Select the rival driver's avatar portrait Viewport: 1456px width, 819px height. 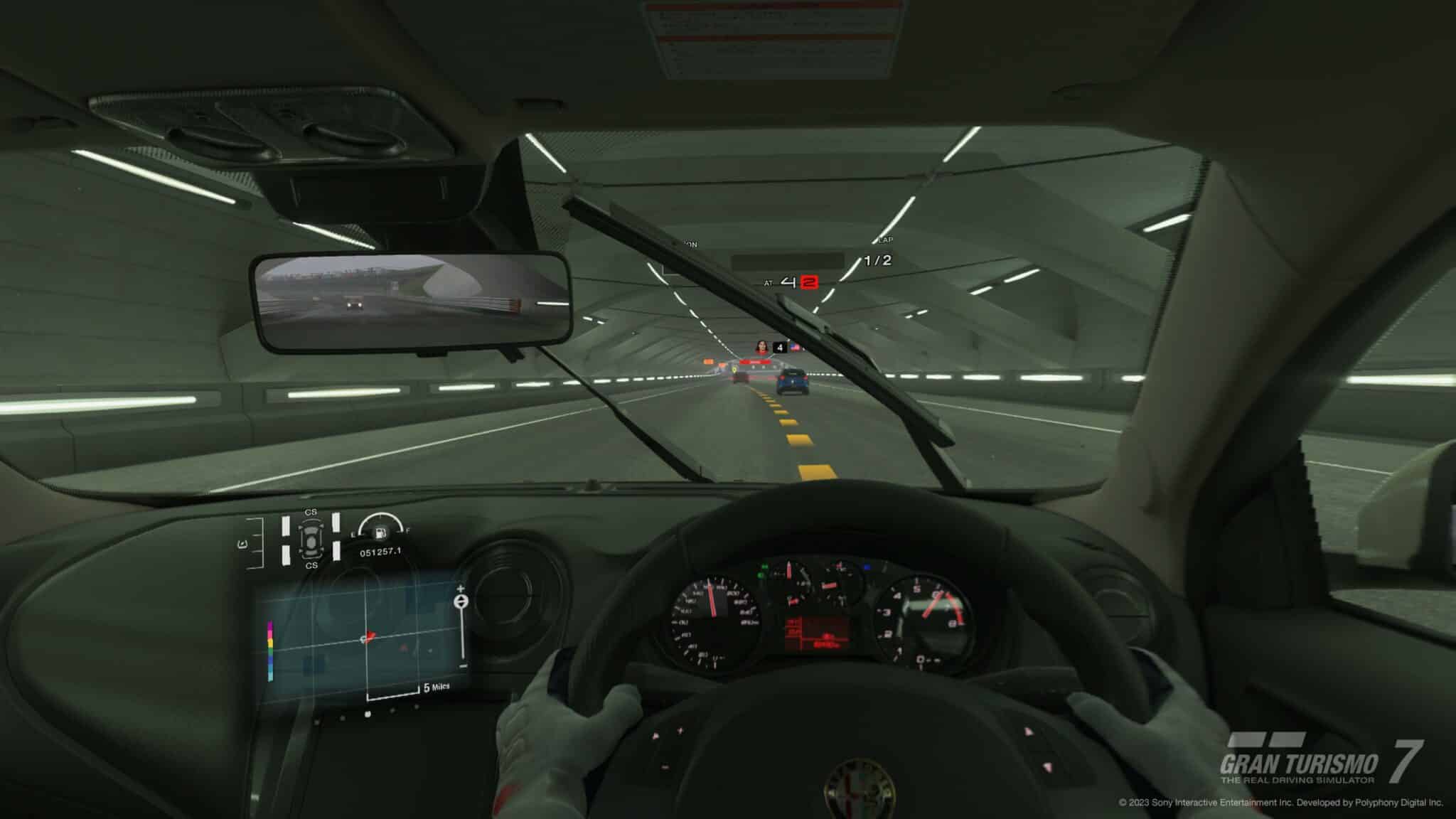coord(762,348)
